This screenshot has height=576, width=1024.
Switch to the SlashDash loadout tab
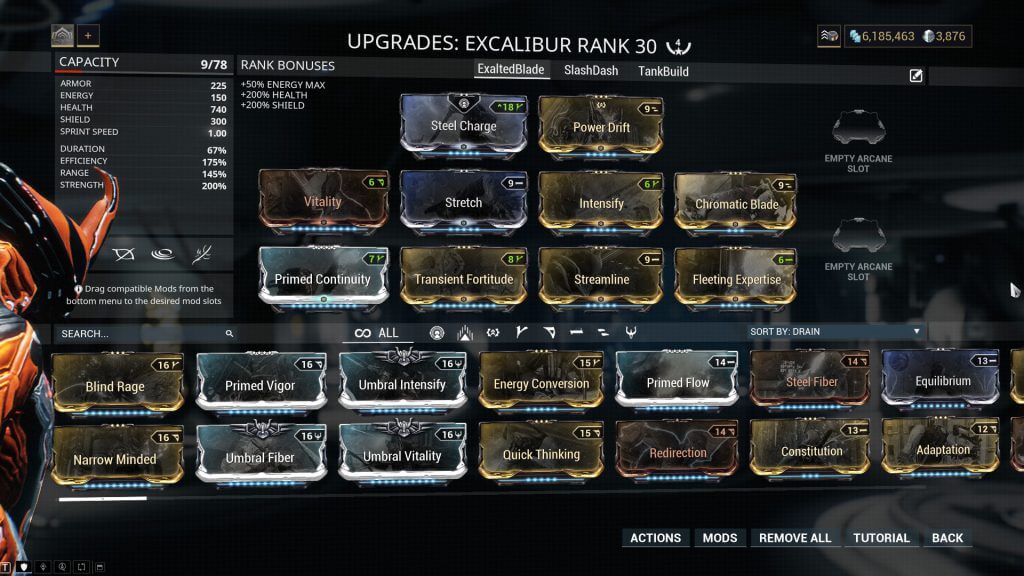(590, 71)
